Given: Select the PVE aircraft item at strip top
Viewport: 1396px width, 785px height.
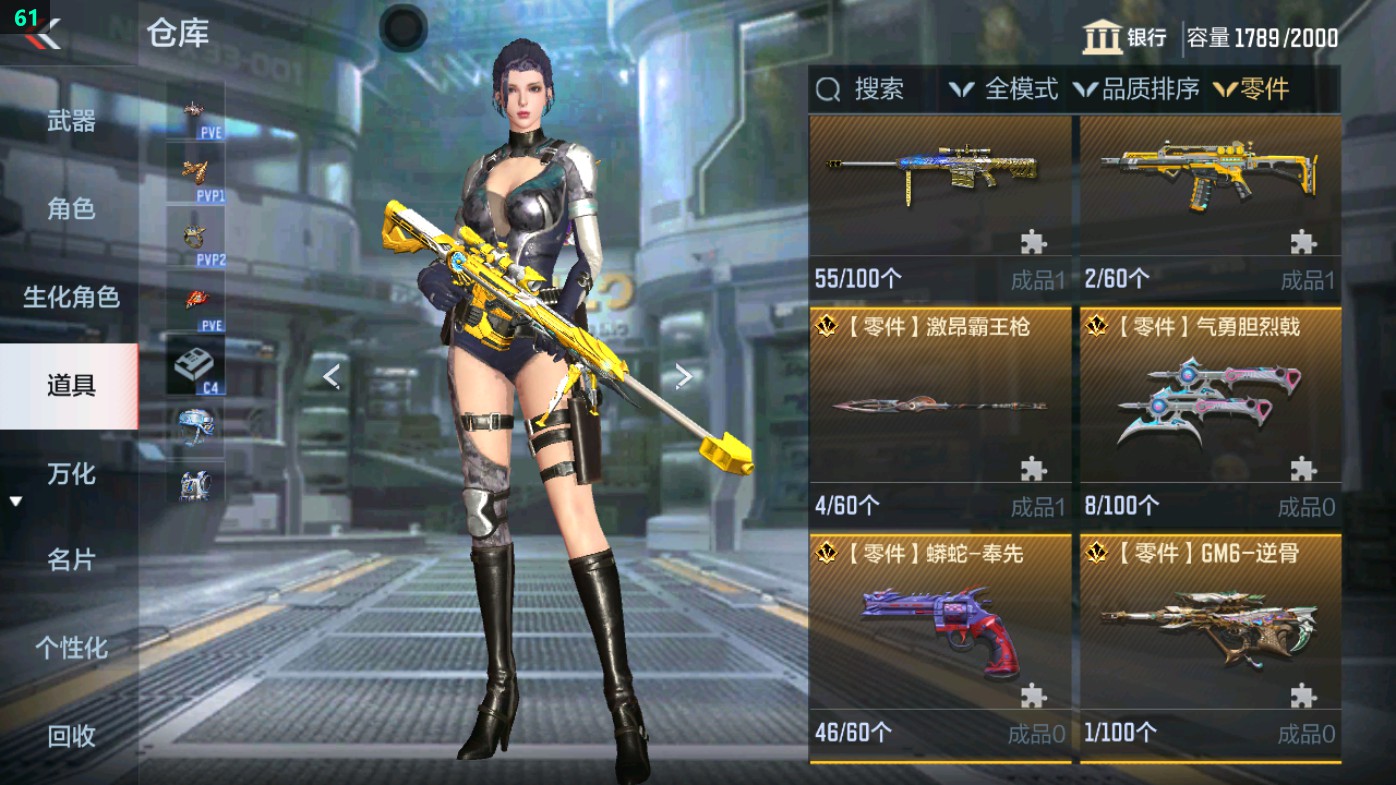Looking at the screenshot, I should point(193,110).
